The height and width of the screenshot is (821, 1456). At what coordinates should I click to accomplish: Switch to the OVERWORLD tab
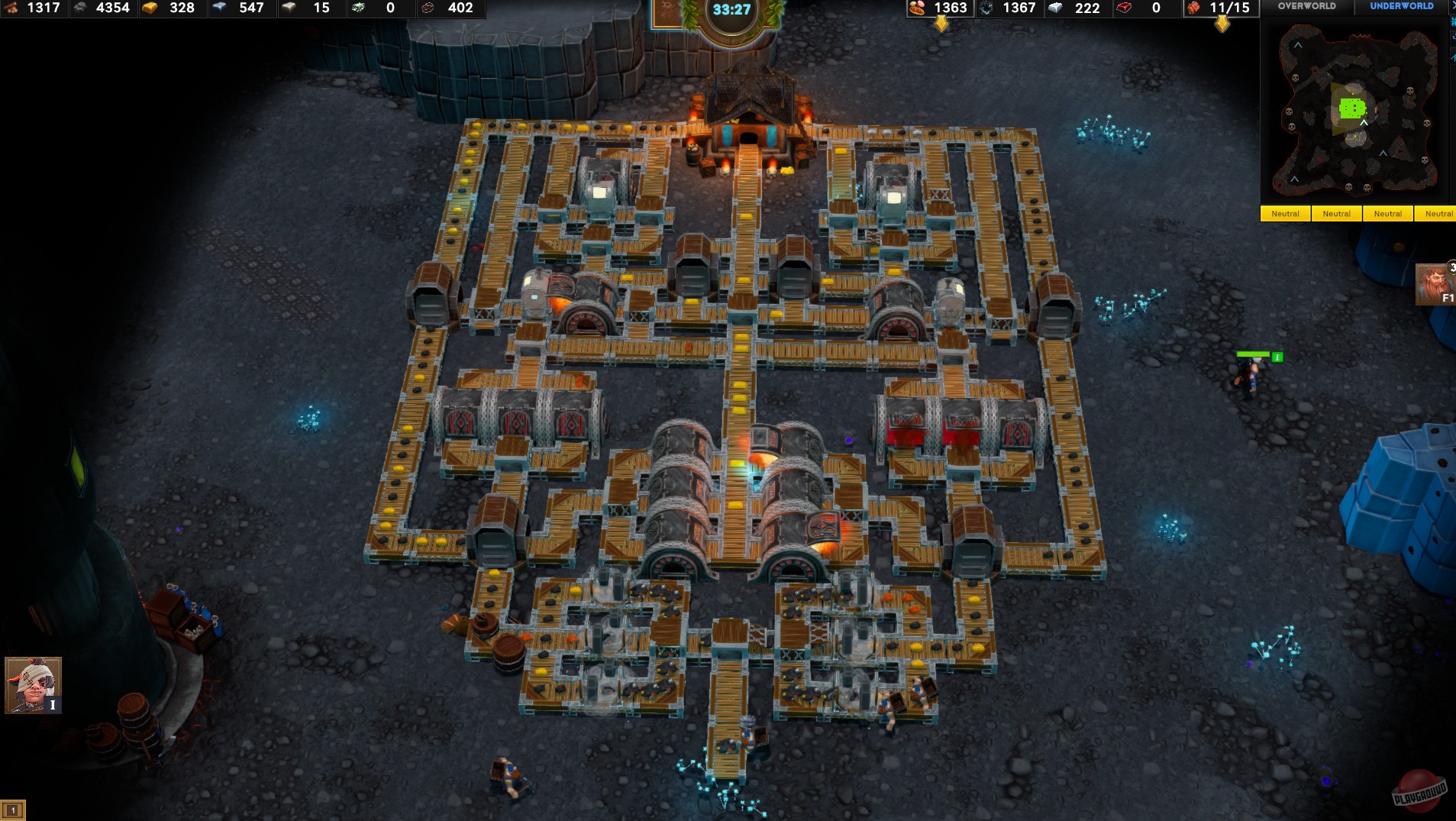[x=1306, y=7]
